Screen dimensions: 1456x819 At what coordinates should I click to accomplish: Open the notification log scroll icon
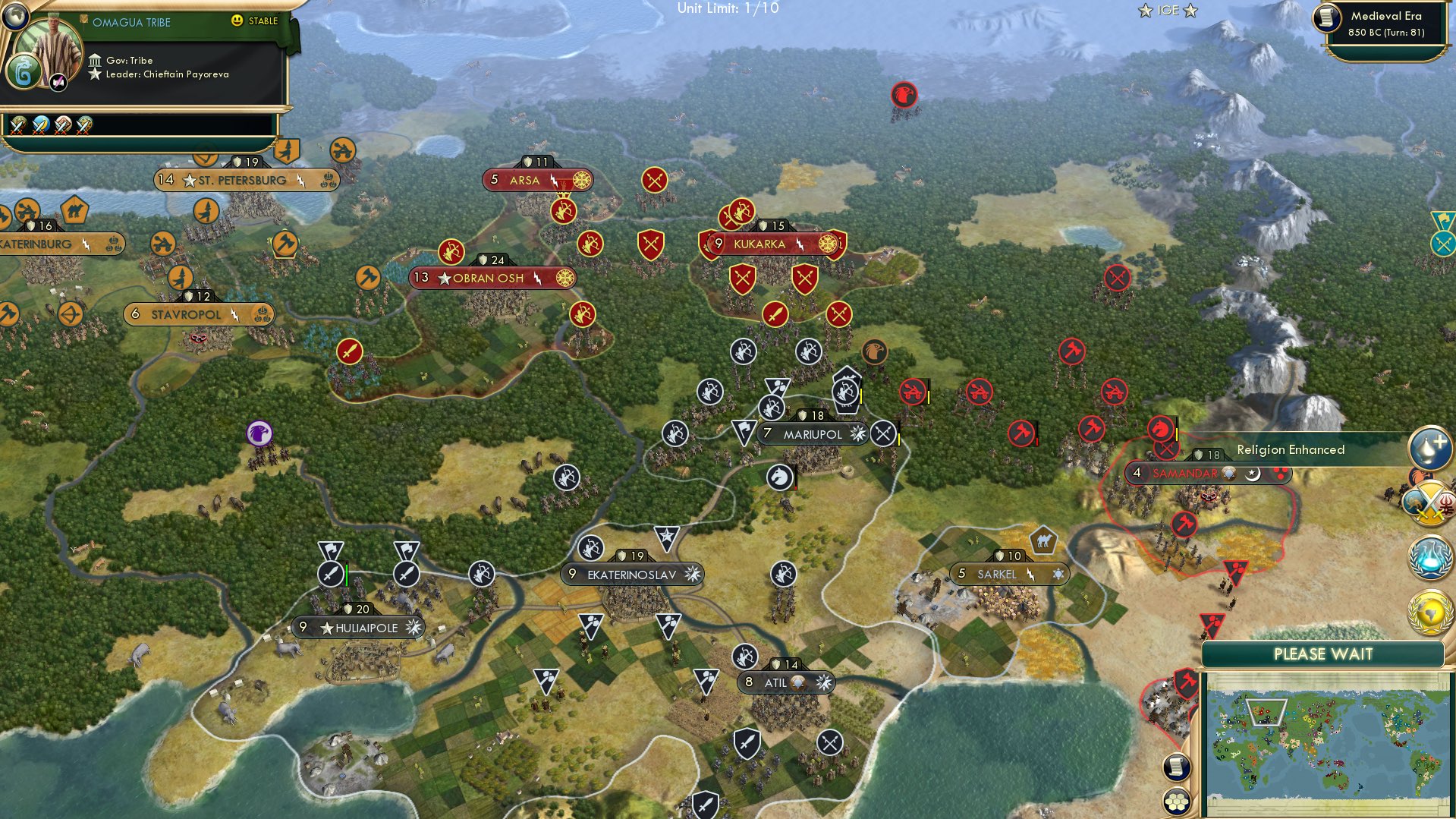[1176, 766]
